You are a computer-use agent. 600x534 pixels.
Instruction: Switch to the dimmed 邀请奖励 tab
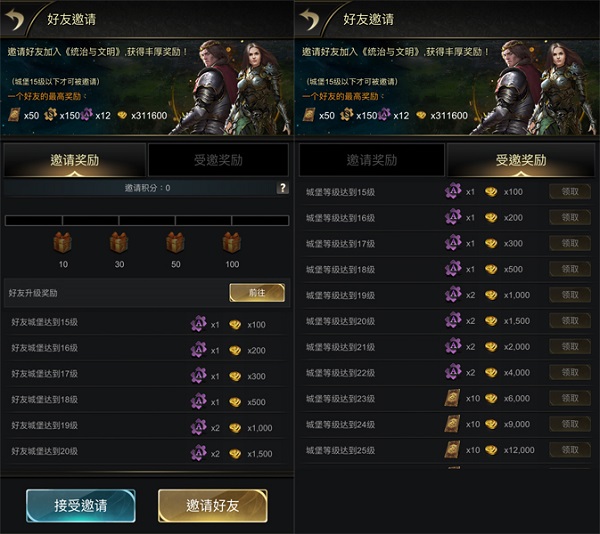(x=371, y=160)
